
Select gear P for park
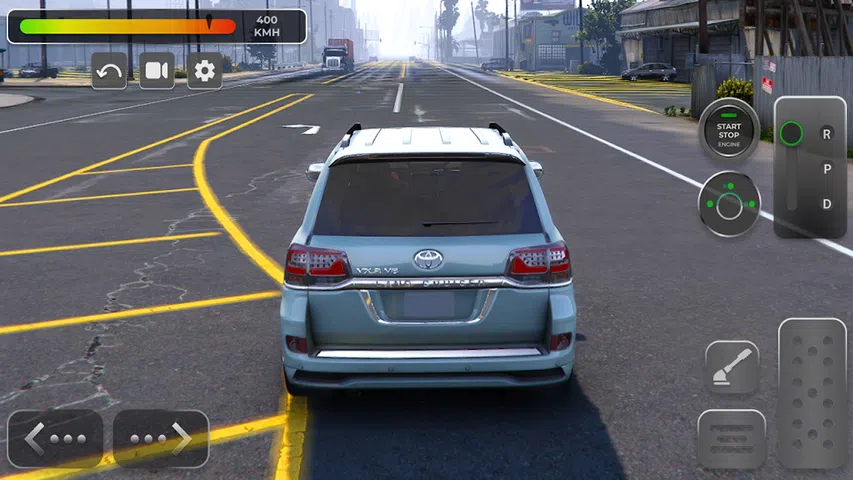point(827,169)
